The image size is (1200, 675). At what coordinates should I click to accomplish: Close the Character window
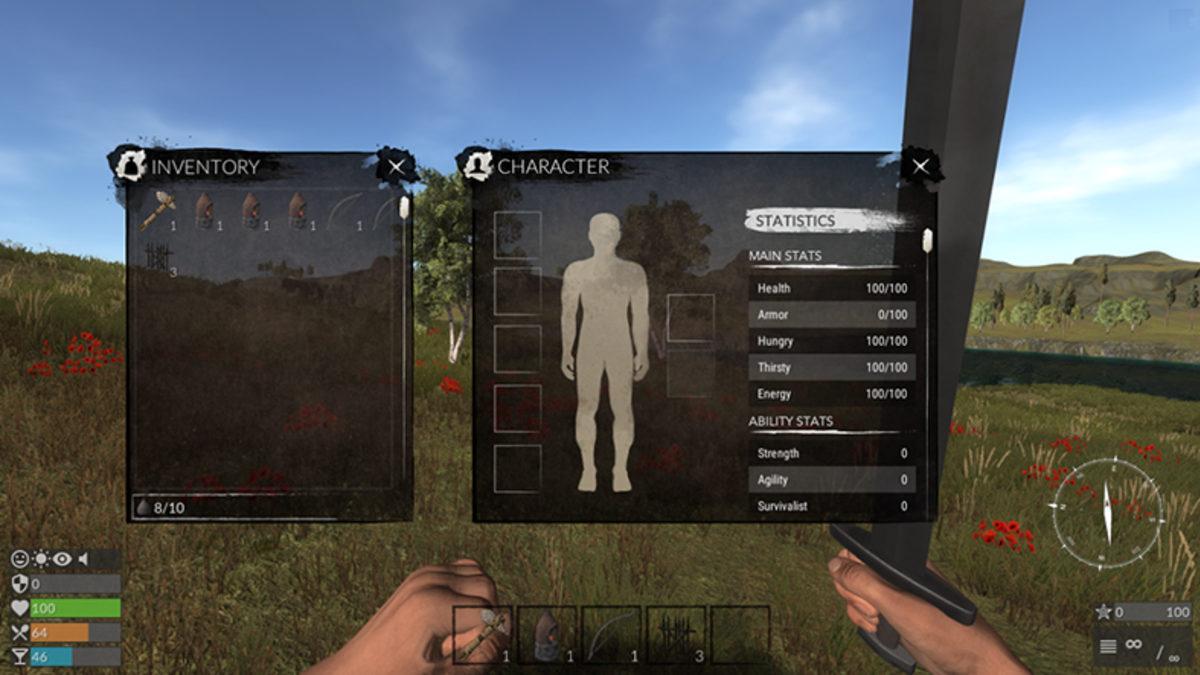[x=920, y=167]
